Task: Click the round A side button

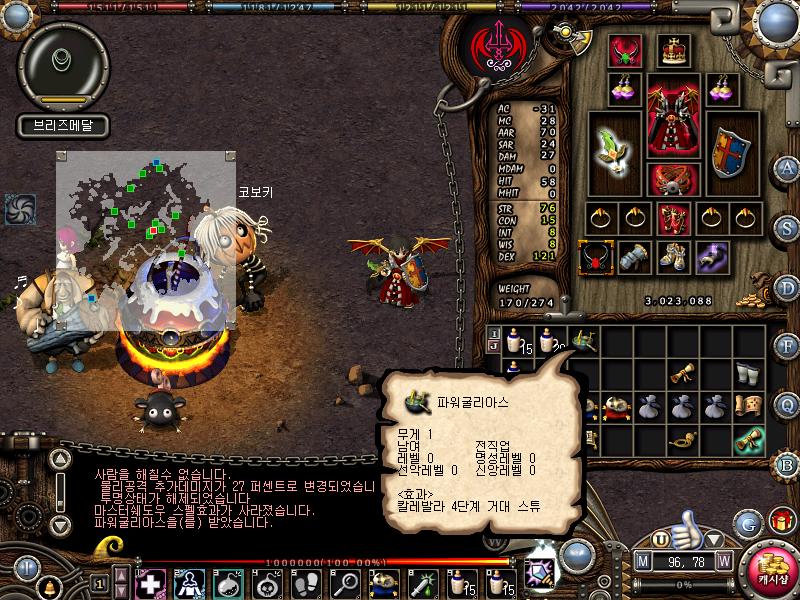Action: pos(787,167)
